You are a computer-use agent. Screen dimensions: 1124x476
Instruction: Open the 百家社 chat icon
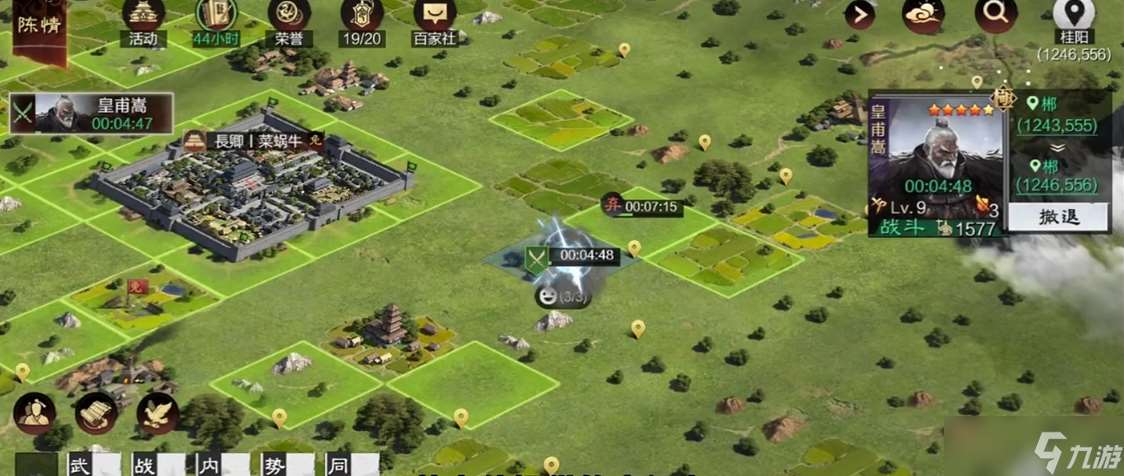434,19
